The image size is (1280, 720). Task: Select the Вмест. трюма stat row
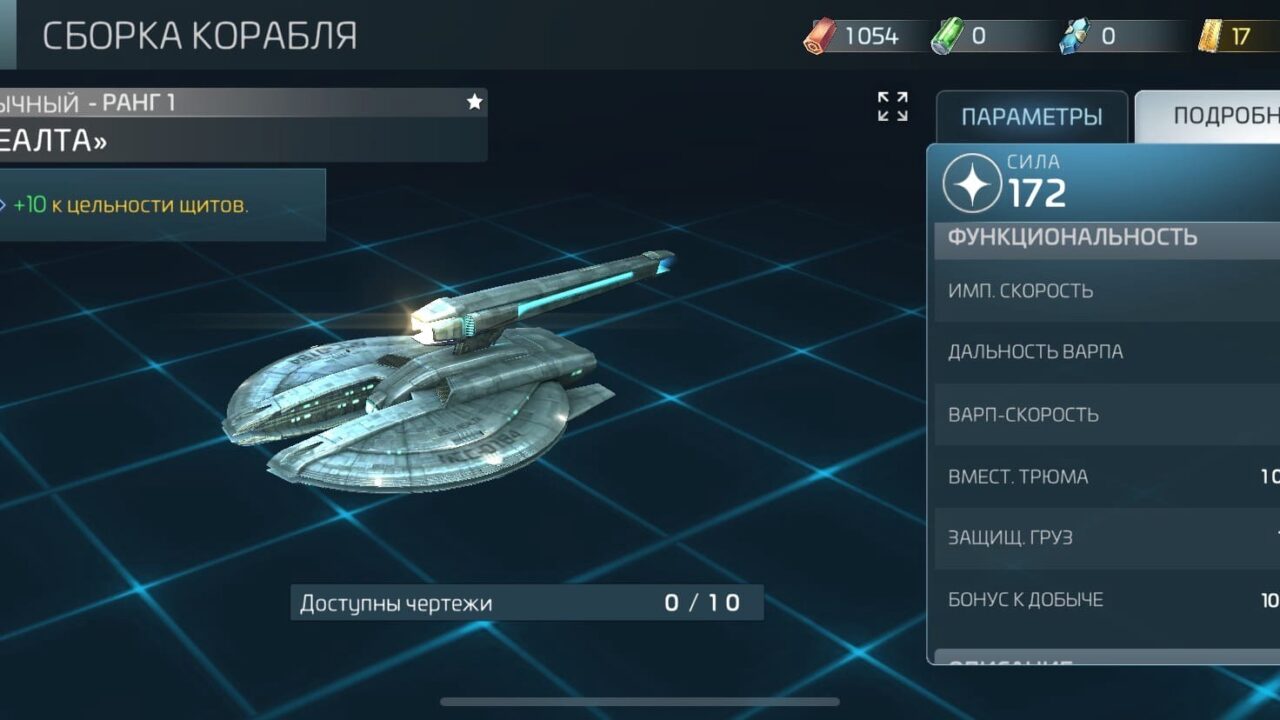point(1106,476)
